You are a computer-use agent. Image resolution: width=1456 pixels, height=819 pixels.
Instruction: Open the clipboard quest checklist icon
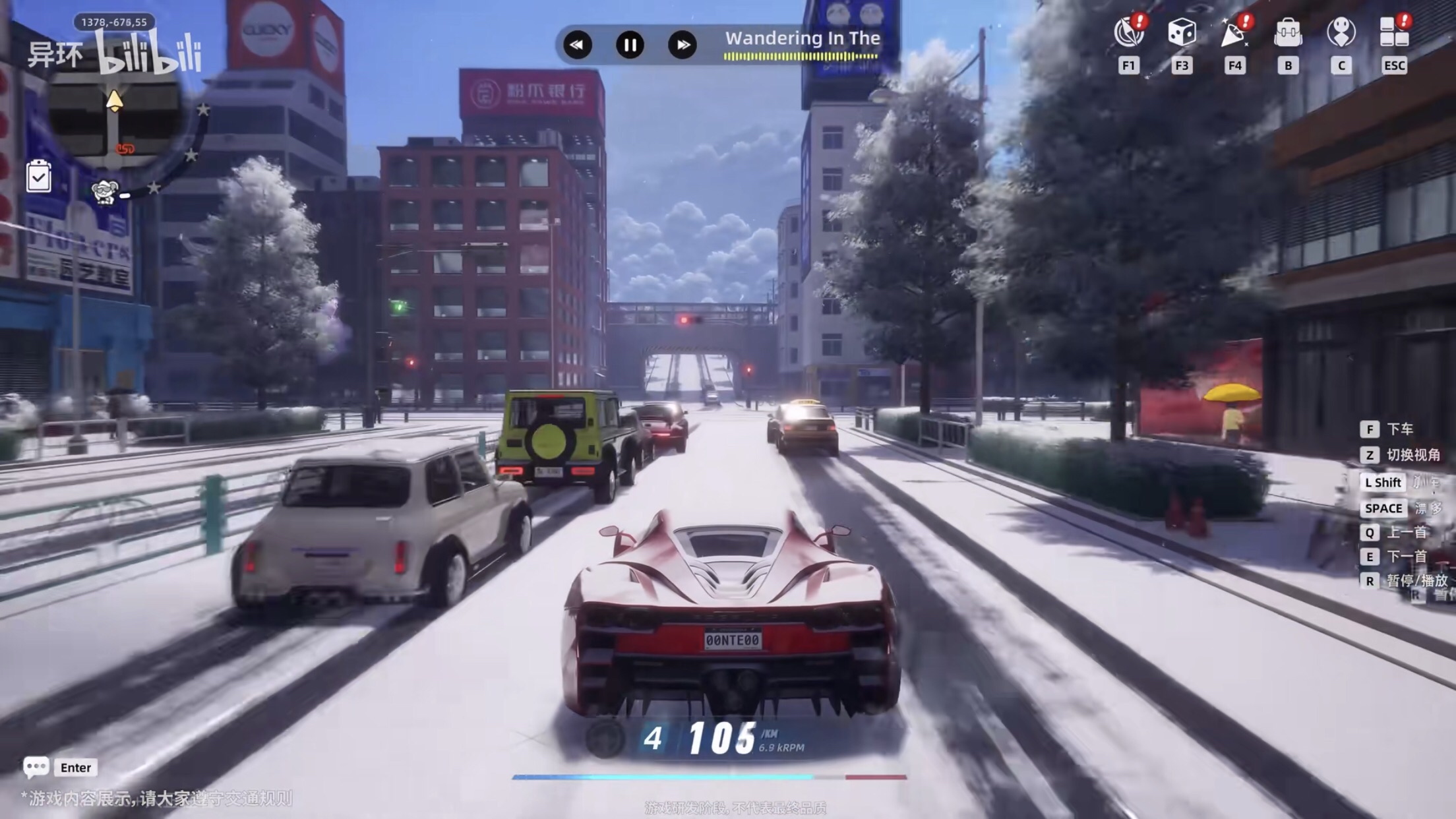(x=39, y=177)
